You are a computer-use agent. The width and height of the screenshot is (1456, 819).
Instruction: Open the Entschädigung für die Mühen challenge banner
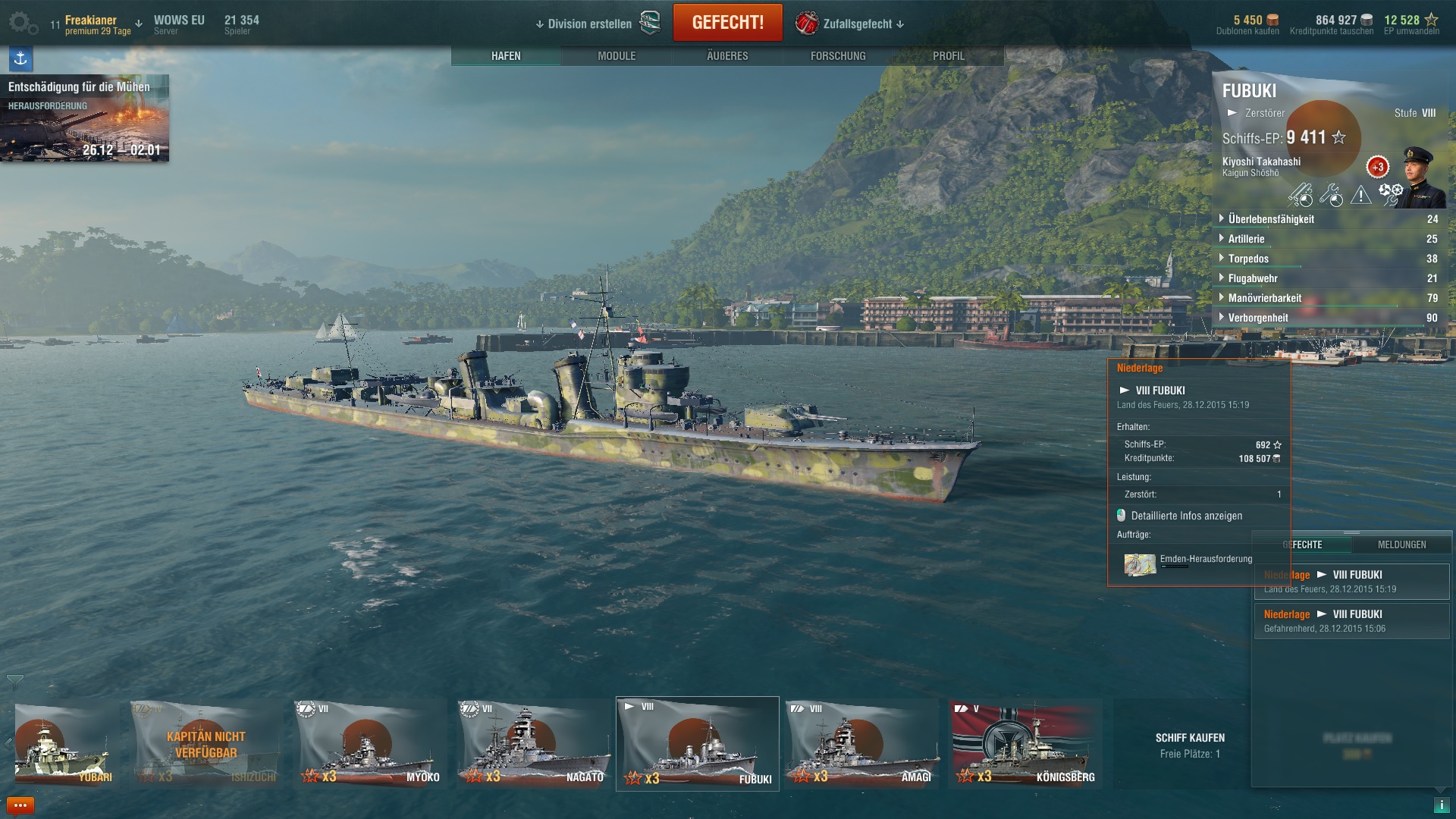[84, 118]
